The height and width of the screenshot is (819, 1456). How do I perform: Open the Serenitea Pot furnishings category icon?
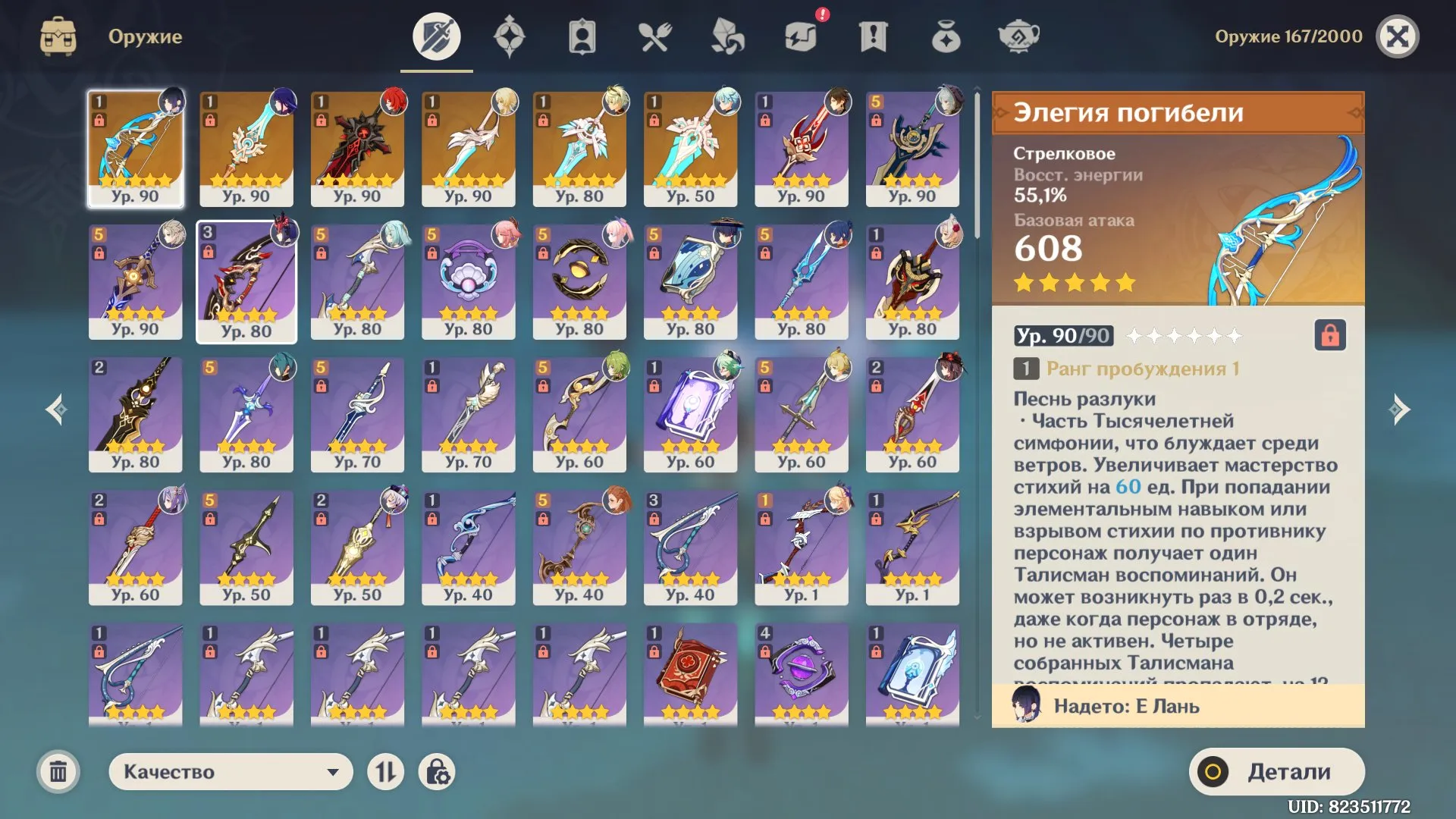(x=1018, y=36)
